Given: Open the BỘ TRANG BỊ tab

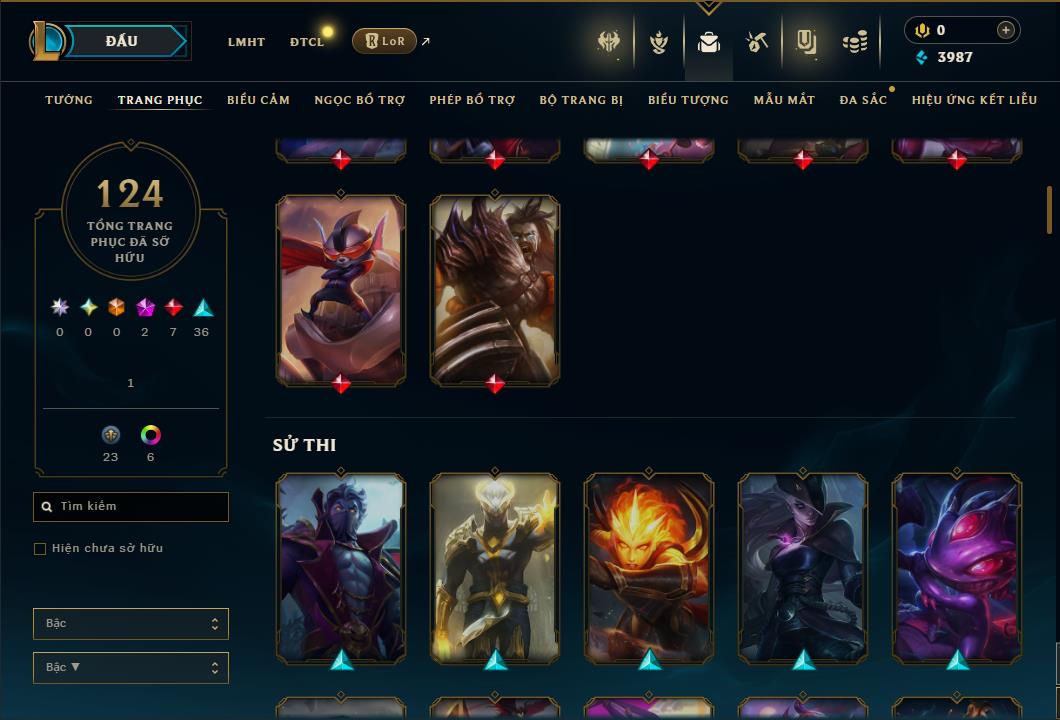Looking at the screenshot, I should (x=581, y=100).
